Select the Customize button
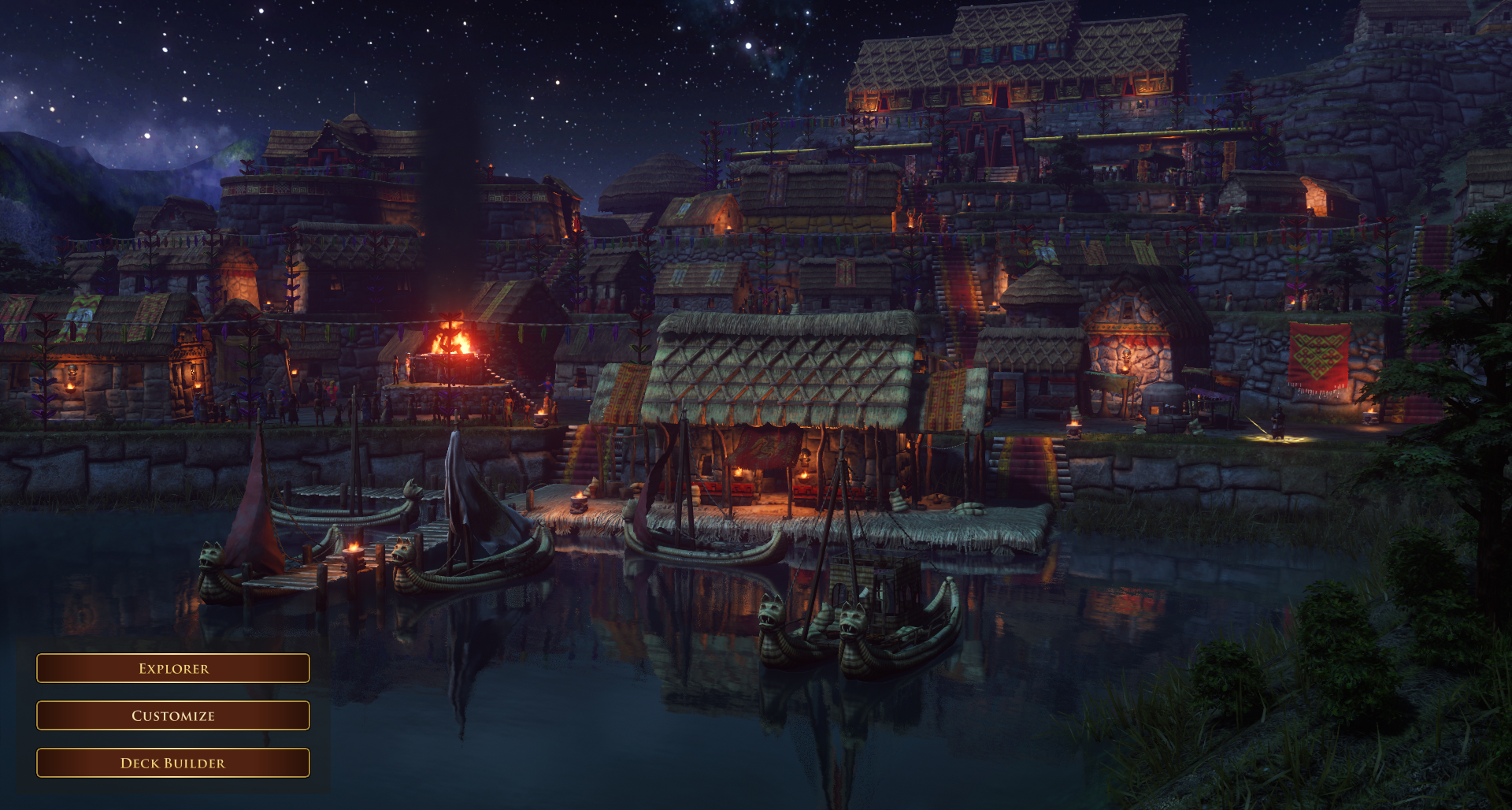Screen dimensions: 1512x810 173,715
